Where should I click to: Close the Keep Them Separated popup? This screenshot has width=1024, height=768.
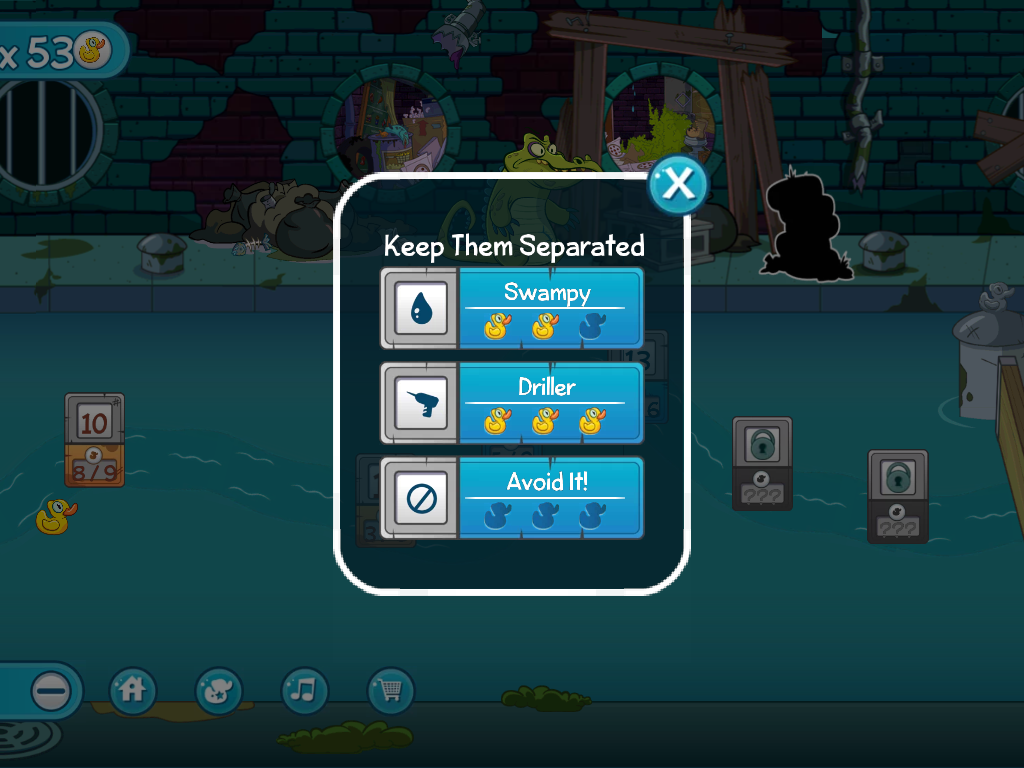click(678, 184)
